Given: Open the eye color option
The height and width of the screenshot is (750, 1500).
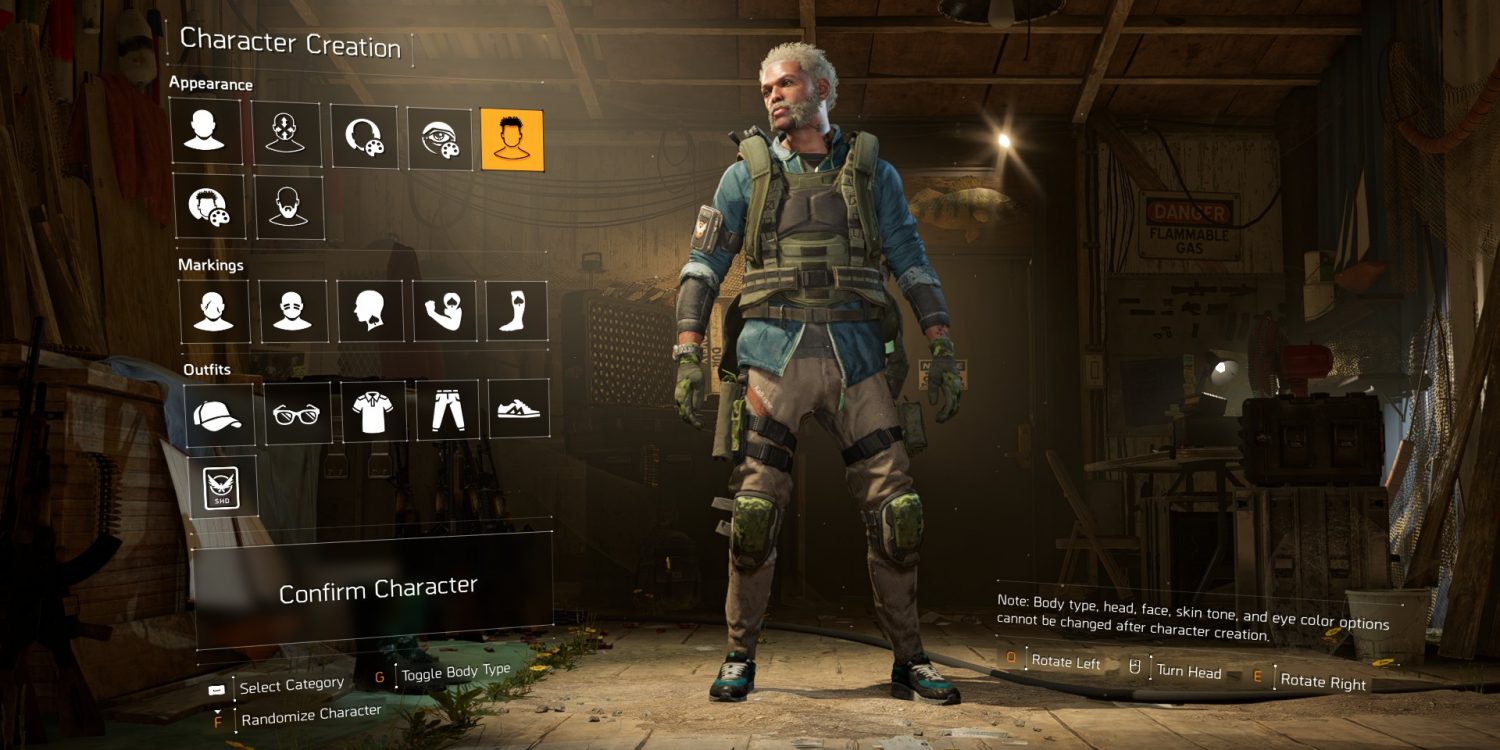Looking at the screenshot, I should [440, 139].
